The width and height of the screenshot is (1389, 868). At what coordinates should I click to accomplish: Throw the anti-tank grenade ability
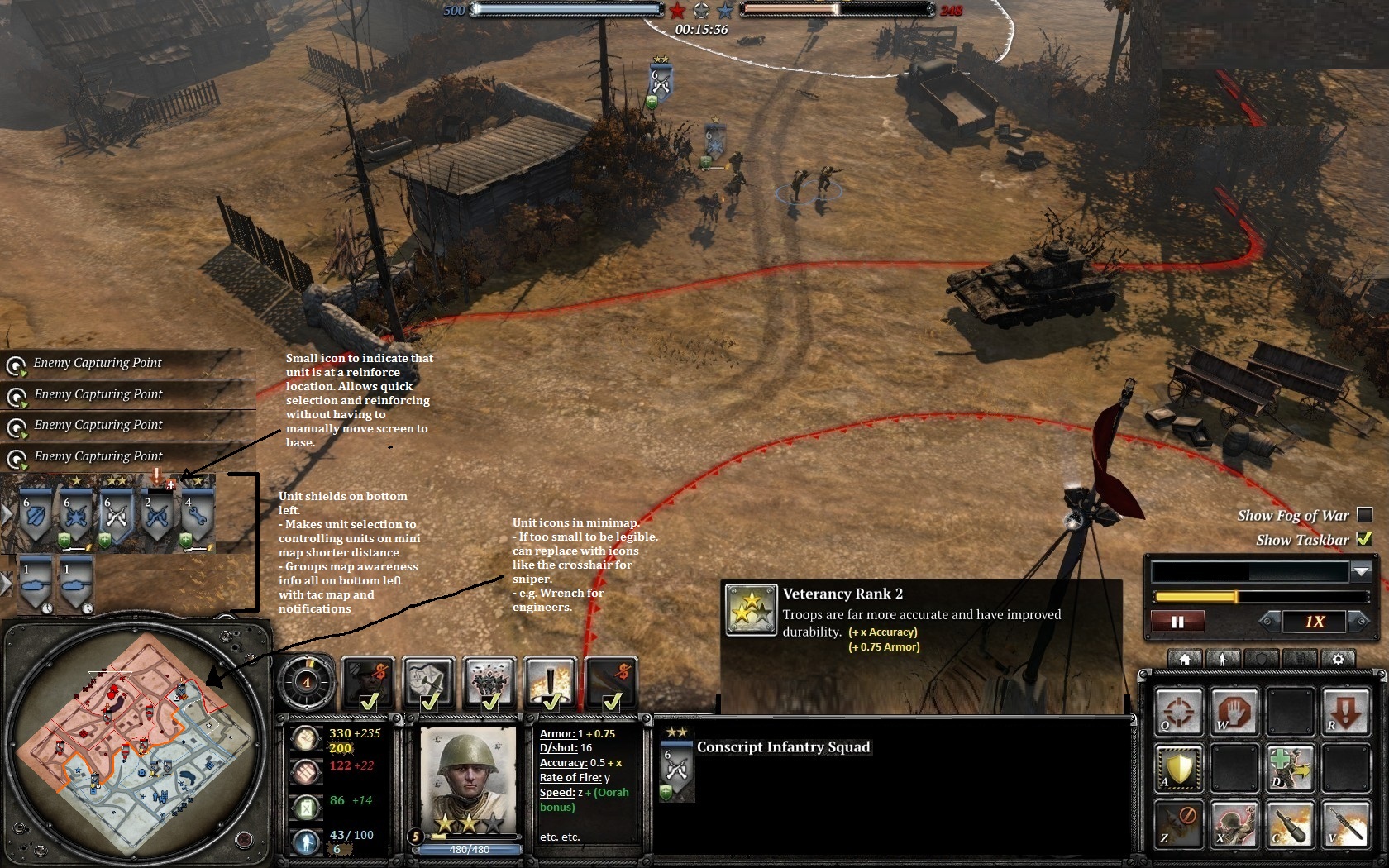[x=1290, y=823]
